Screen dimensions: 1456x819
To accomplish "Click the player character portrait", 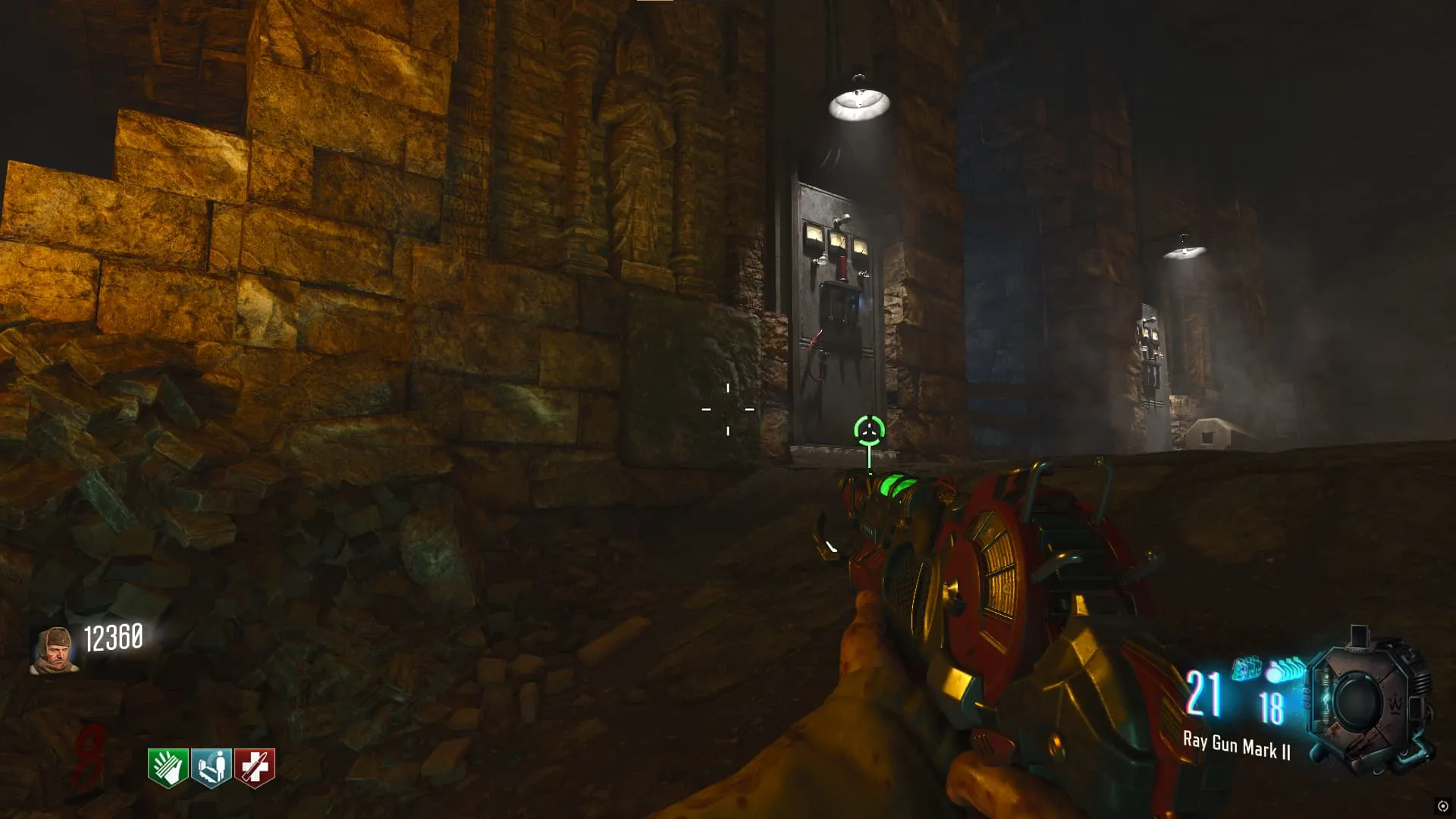I will click(x=54, y=651).
